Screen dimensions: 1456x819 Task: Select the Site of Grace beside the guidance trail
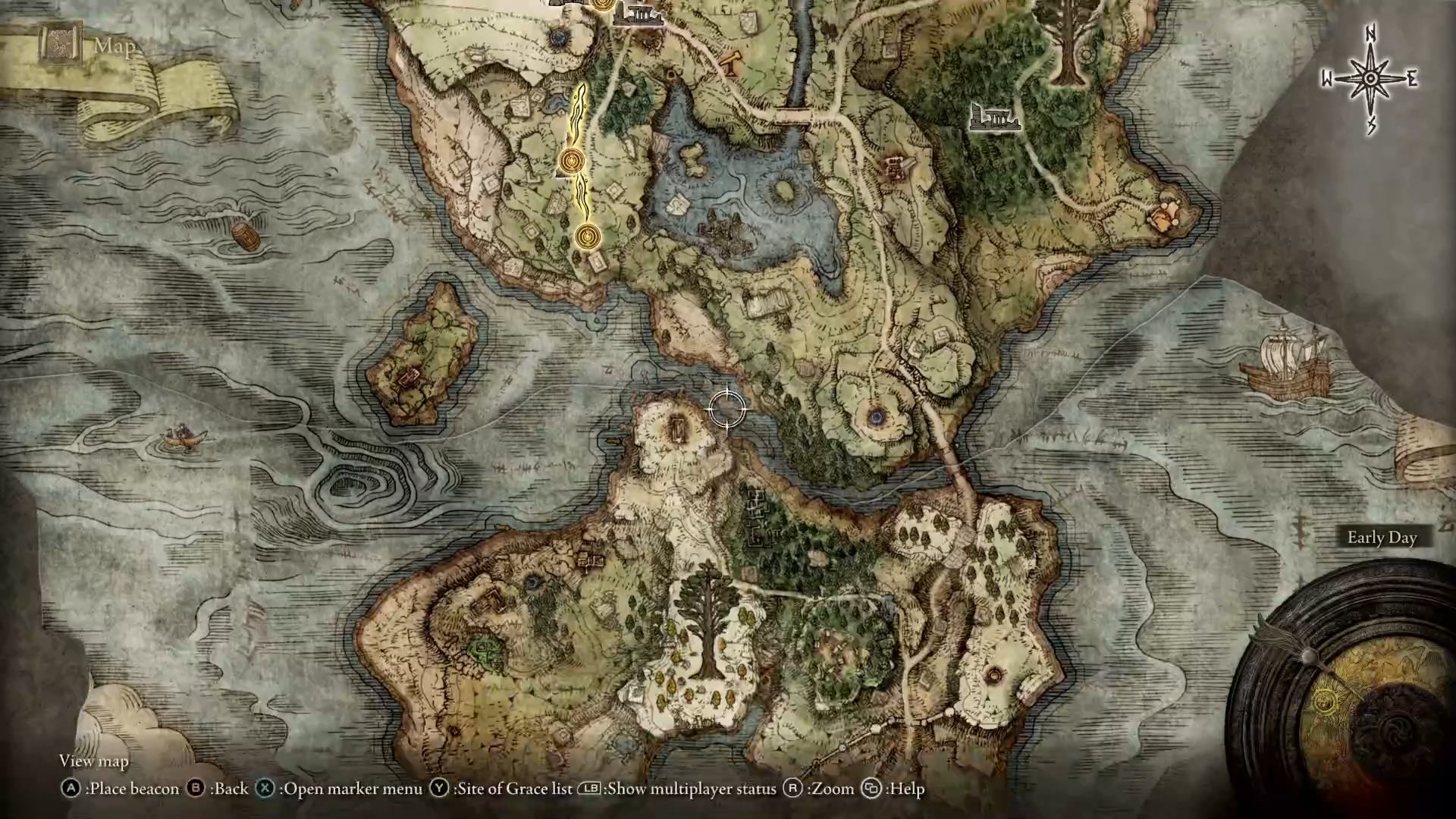(571, 161)
